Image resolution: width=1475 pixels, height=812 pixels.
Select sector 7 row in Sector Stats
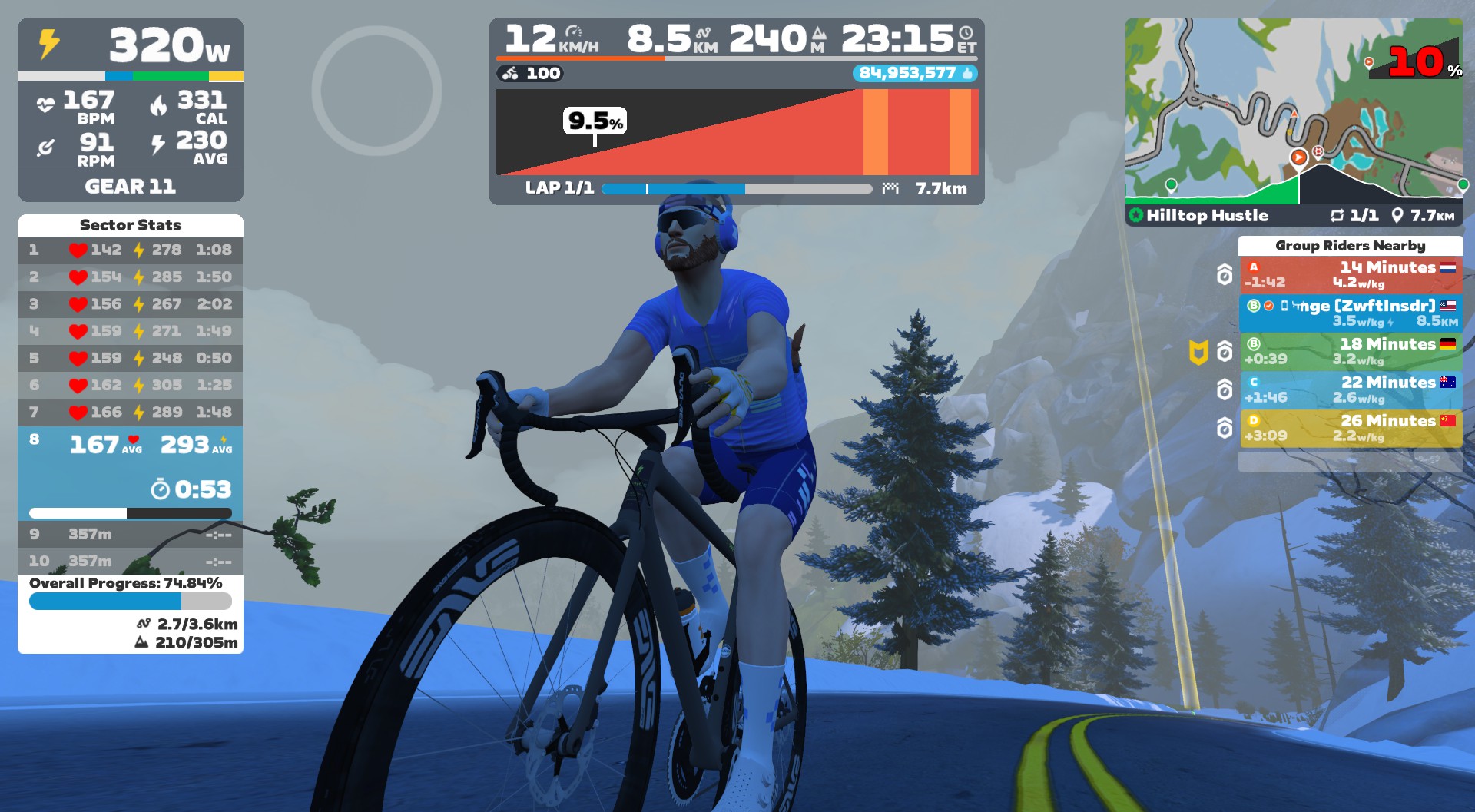pyautogui.click(x=130, y=413)
